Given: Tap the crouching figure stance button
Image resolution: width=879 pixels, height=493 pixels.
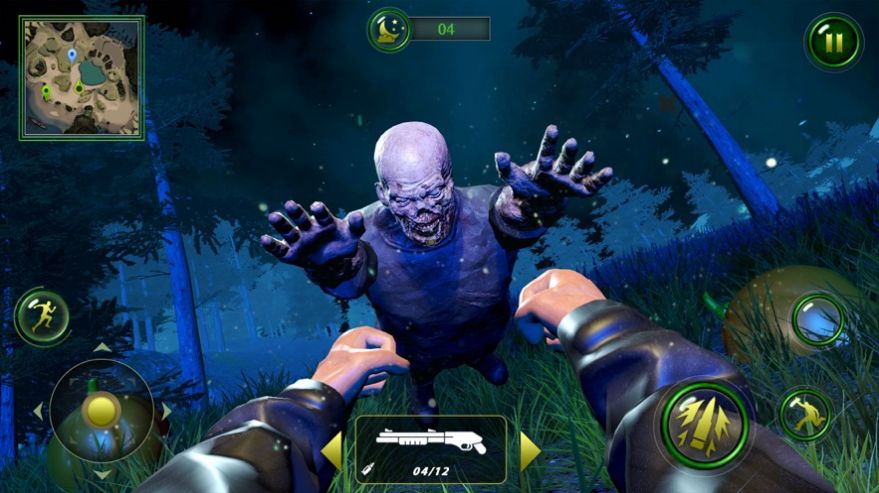Looking at the screenshot, I should pos(805,413).
